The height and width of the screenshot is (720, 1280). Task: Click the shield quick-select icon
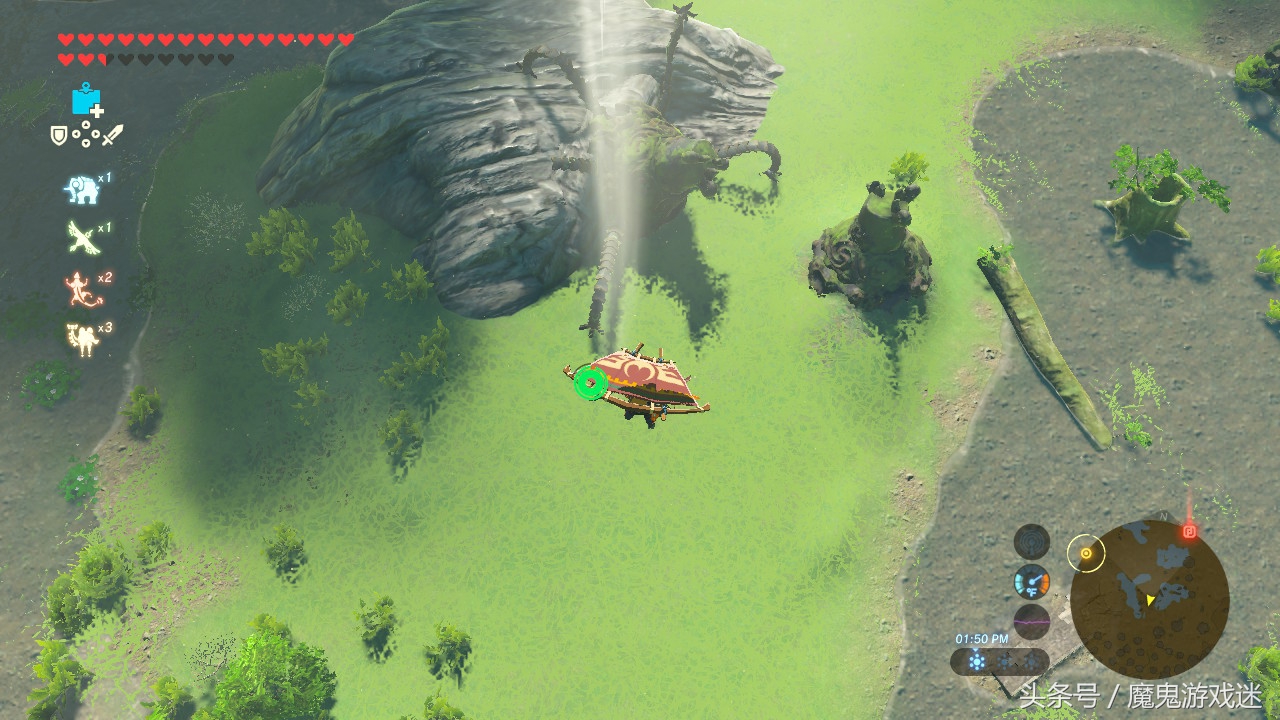click(x=59, y=134)
